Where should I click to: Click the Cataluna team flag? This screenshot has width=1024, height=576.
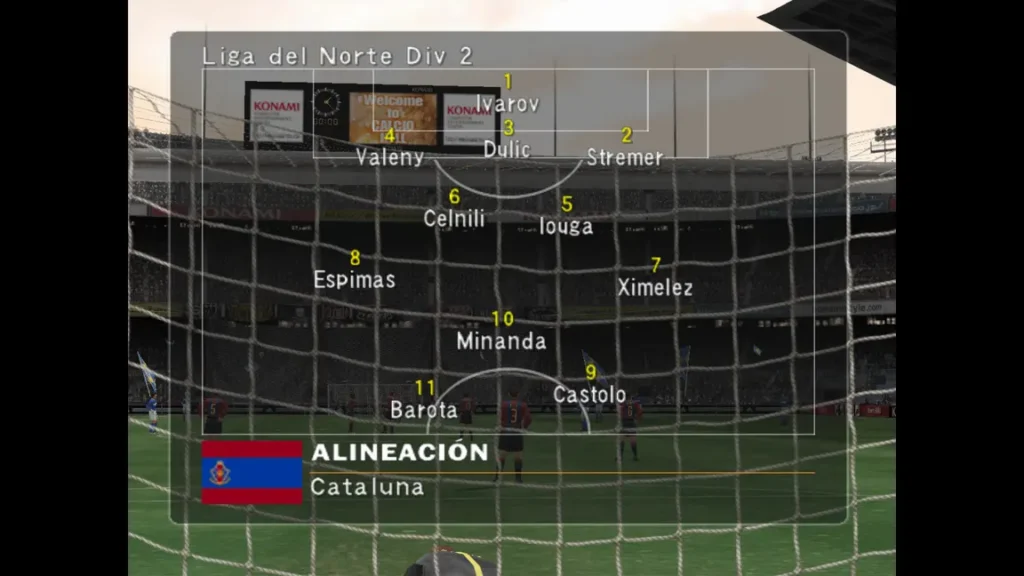[x=252, y=472]
